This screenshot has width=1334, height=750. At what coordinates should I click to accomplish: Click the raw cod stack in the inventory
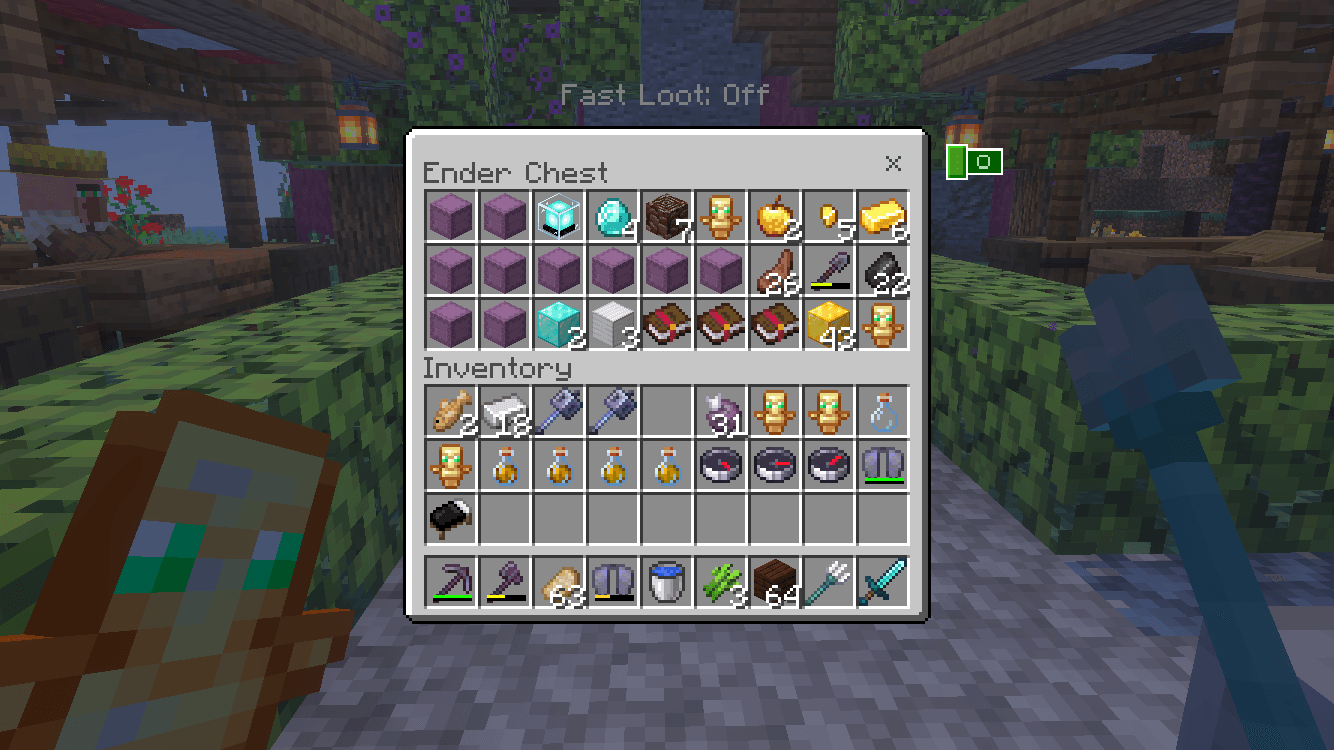451,412
